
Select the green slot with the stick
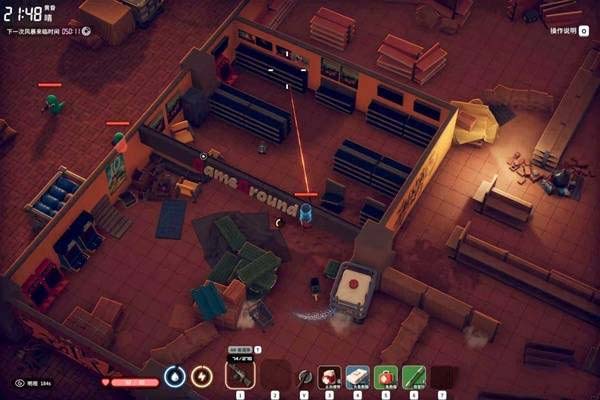(x=414, y=377)
